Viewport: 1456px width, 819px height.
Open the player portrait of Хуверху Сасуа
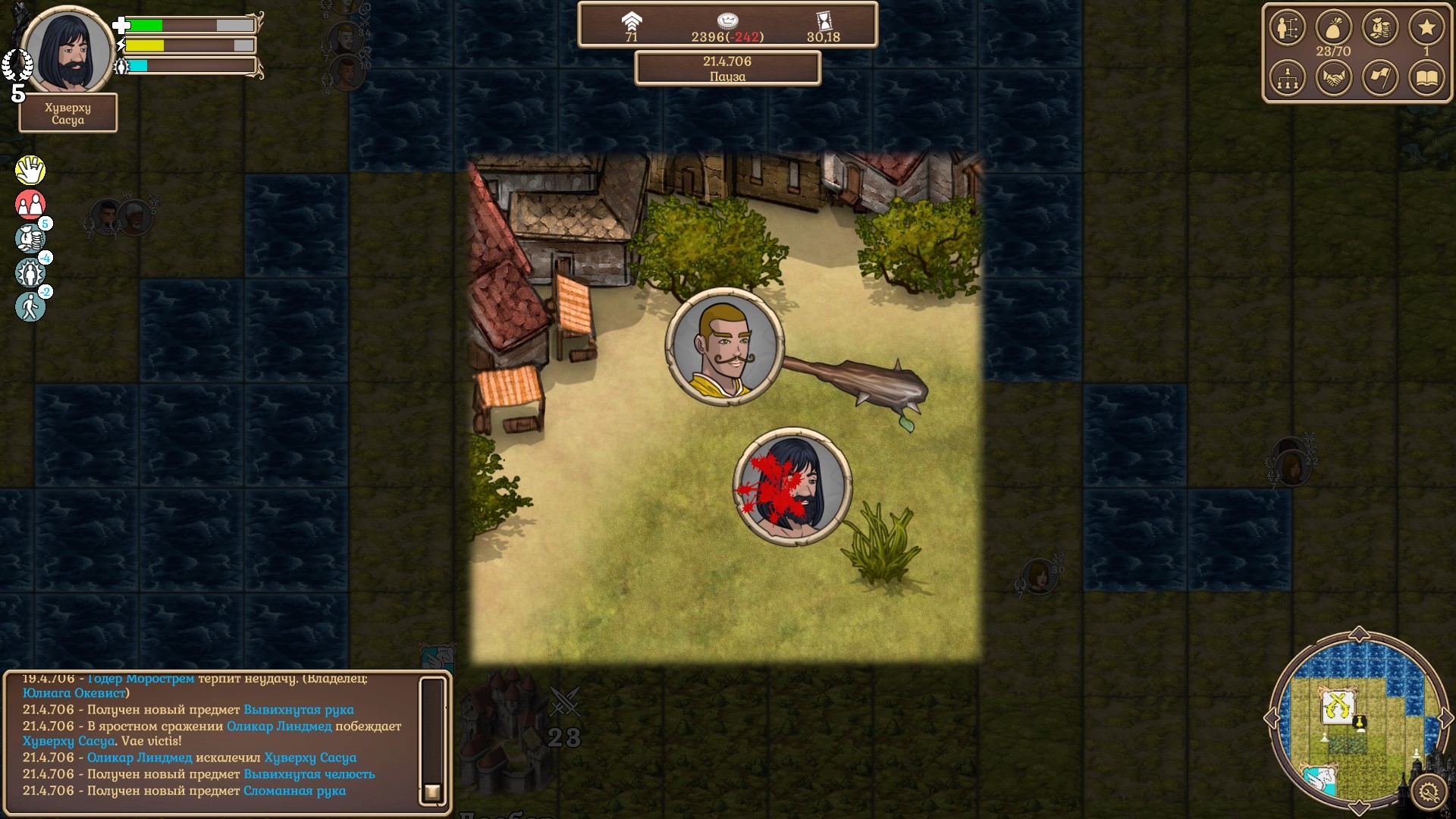(x=67, y=52)
